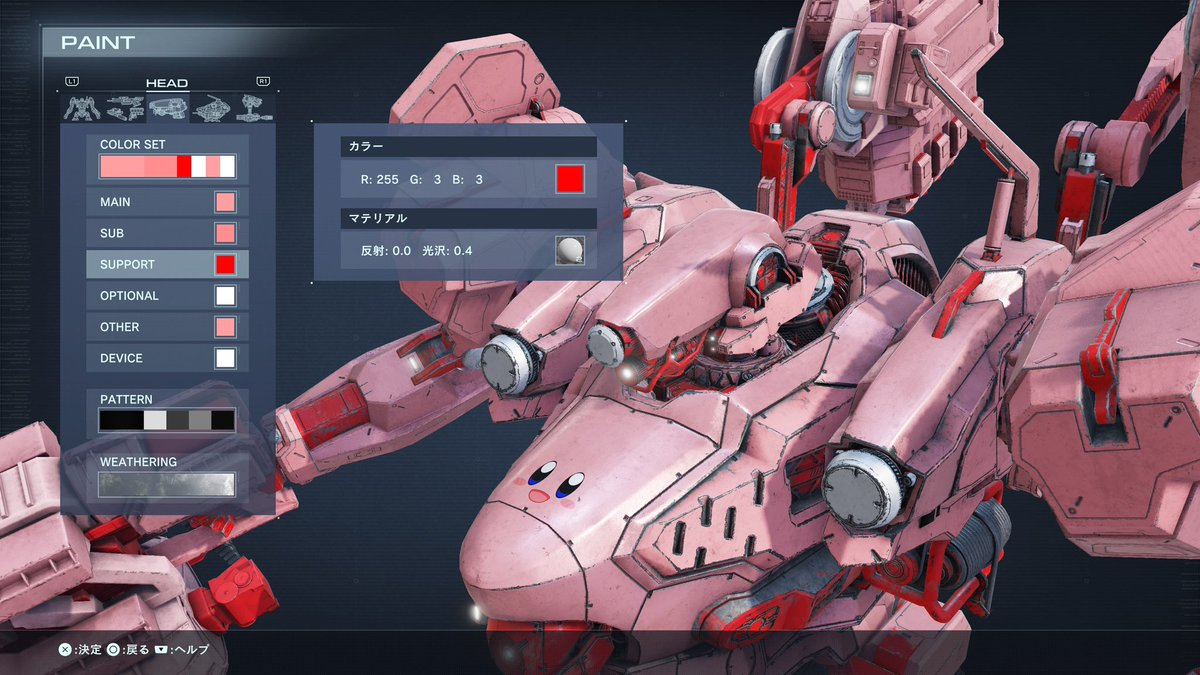Open the COLOR SET palette
This screenshot has height=675, width=1200.
(167, 166)
